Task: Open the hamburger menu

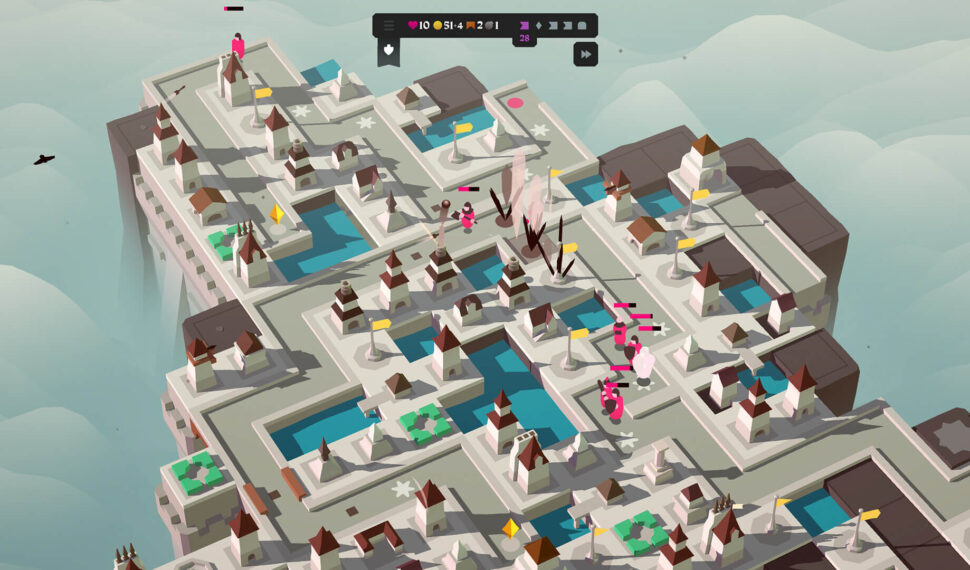Action: (x=389, y=25)
